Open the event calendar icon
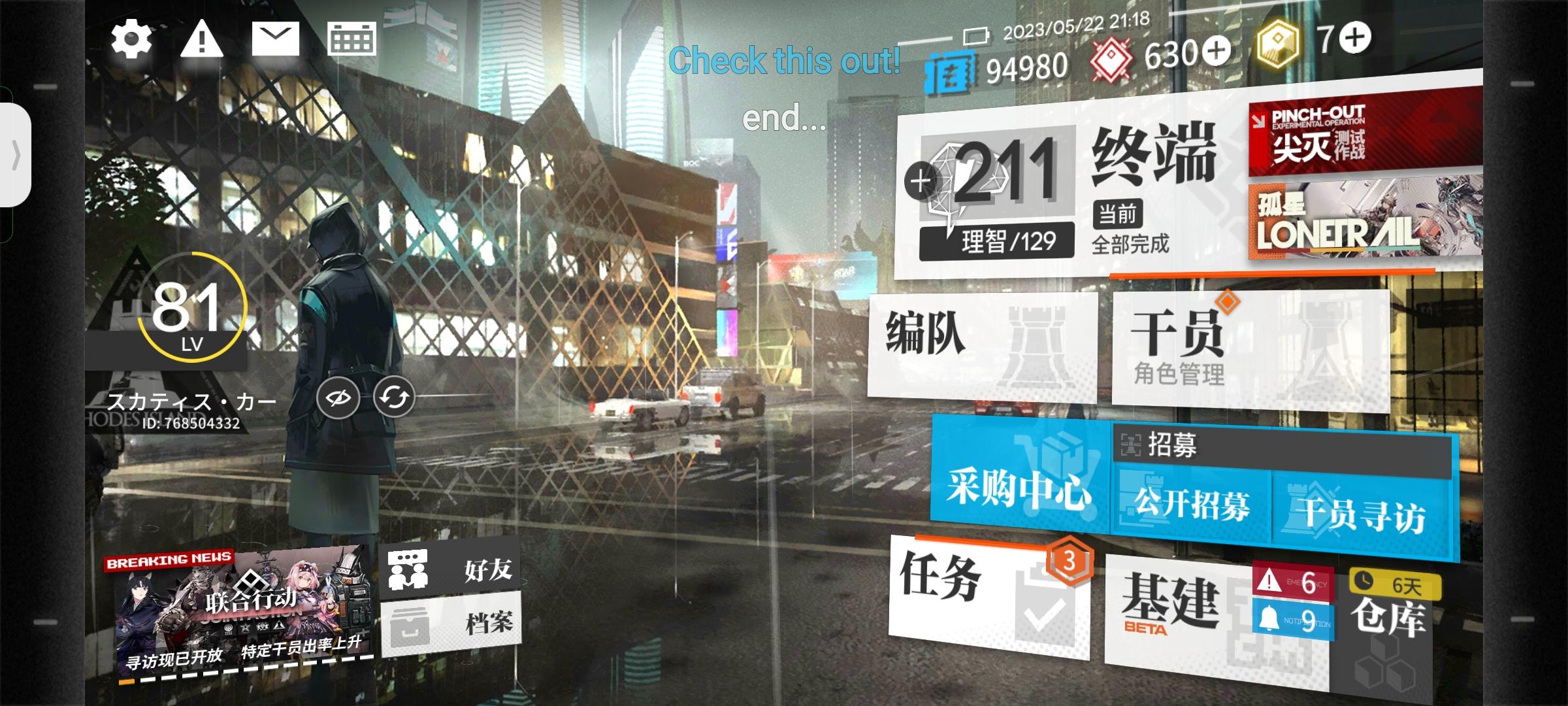This screenshot has width=1568, height=706. [352, 39]
